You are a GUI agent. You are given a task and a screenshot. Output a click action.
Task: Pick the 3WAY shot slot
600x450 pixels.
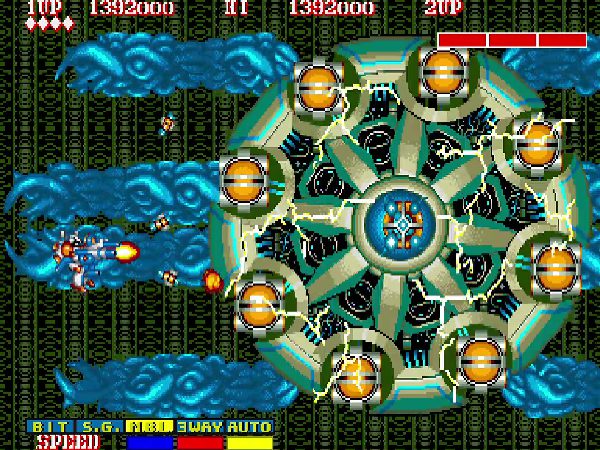point(200,426)
